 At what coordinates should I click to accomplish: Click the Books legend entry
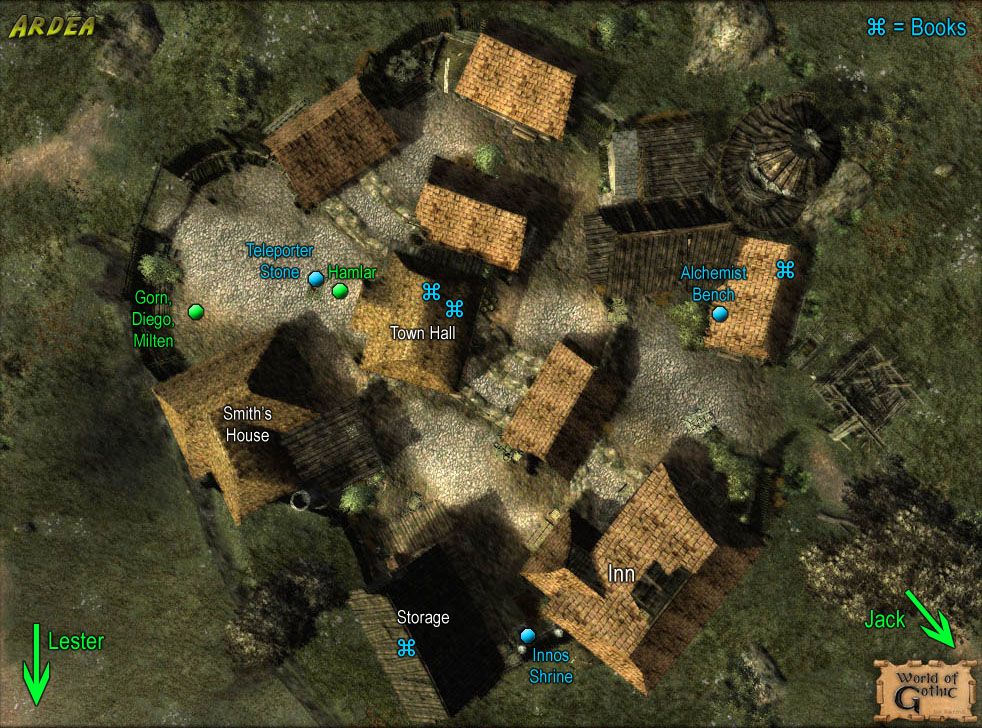pyautogui.click(x=916, y=27)
